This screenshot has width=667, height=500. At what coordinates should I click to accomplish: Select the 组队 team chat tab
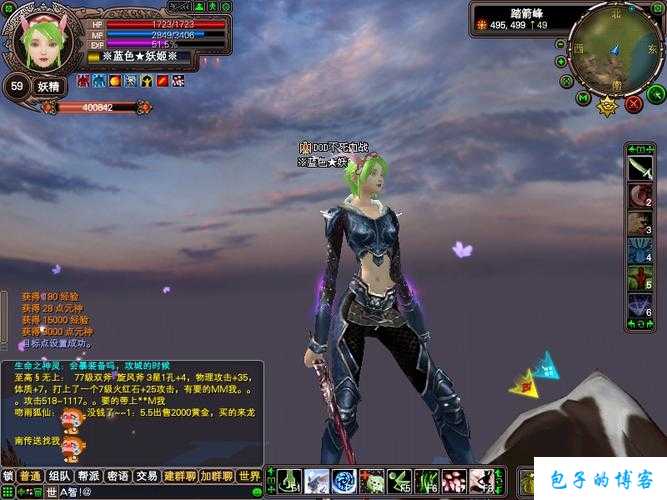(x=60, y=476)
